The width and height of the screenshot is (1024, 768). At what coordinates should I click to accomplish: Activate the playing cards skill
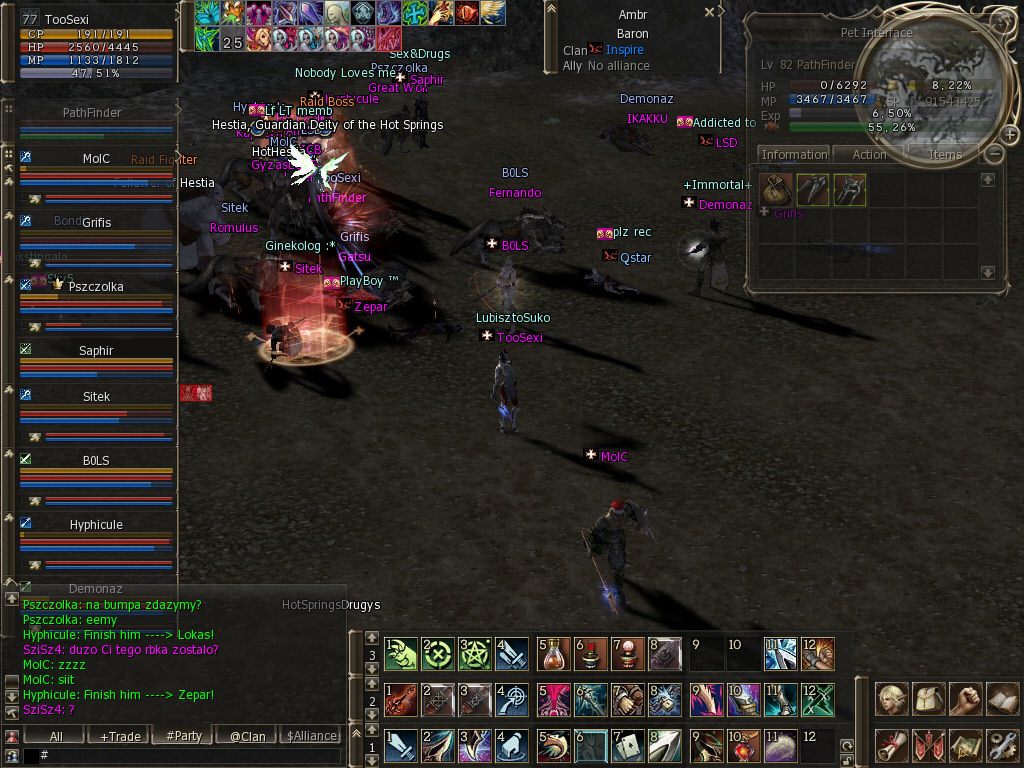tap(629, 744)
